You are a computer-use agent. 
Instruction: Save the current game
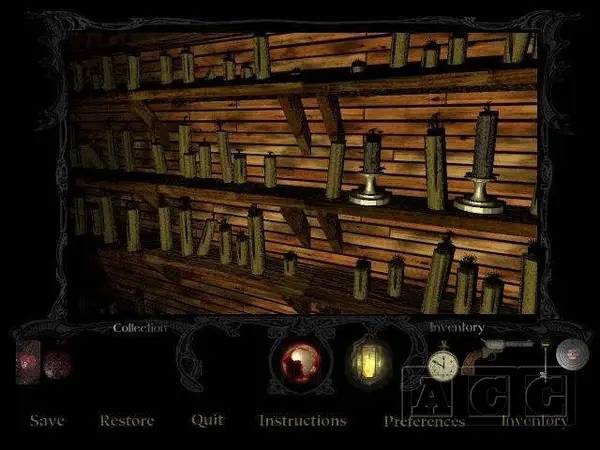pyautogui.click(x=47, y=421)
